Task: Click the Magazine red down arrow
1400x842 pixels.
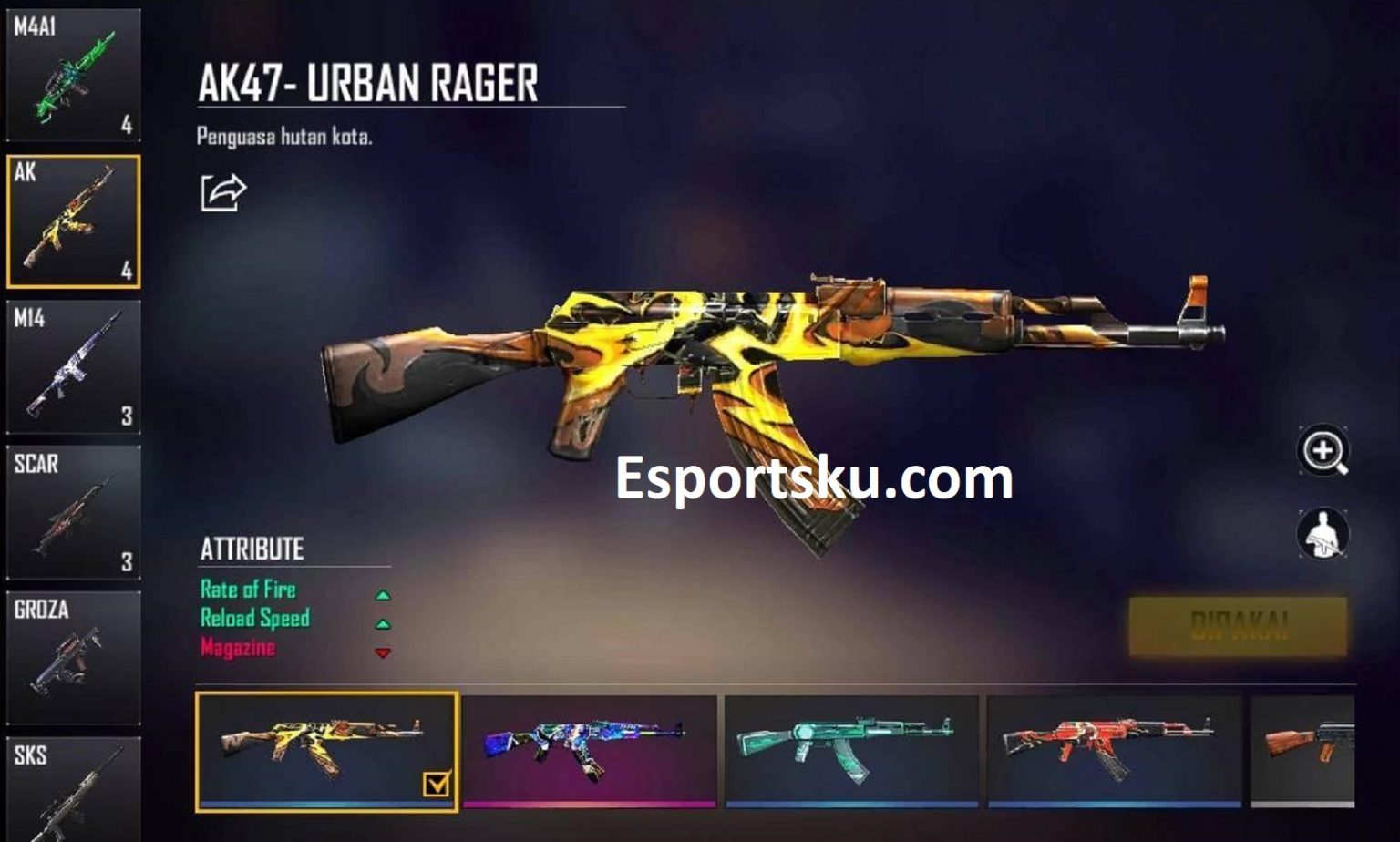Action: point(384,654)
